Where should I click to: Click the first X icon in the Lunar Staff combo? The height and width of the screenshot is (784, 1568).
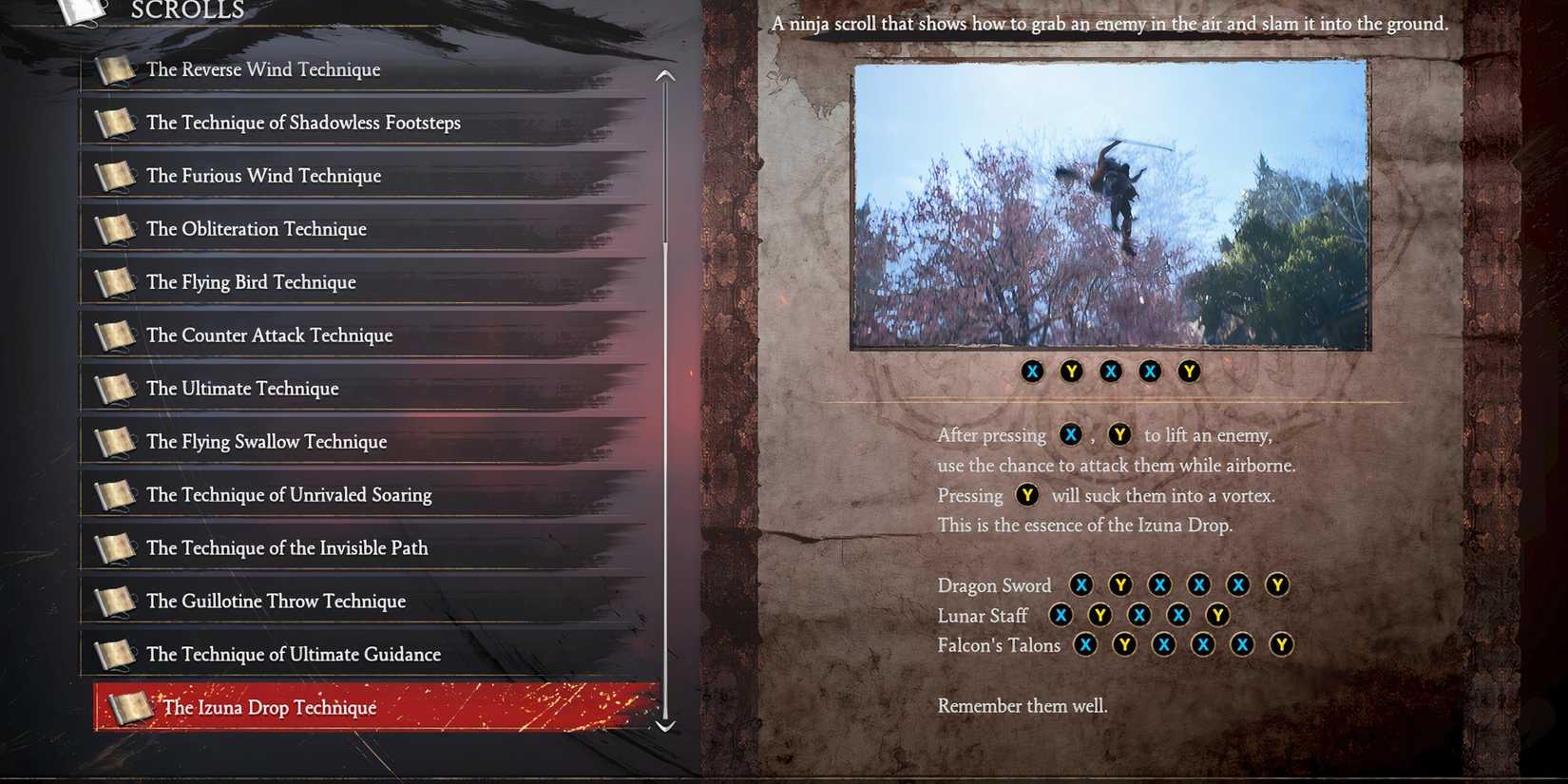point(1061,615)
